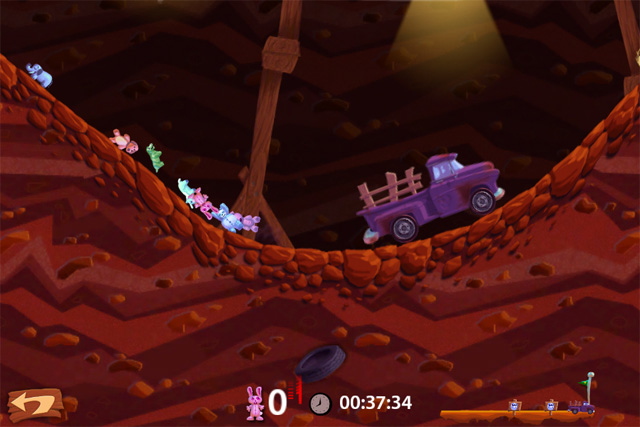
Task: Click the wooden back arrow button
Action: tap(34, 404)
